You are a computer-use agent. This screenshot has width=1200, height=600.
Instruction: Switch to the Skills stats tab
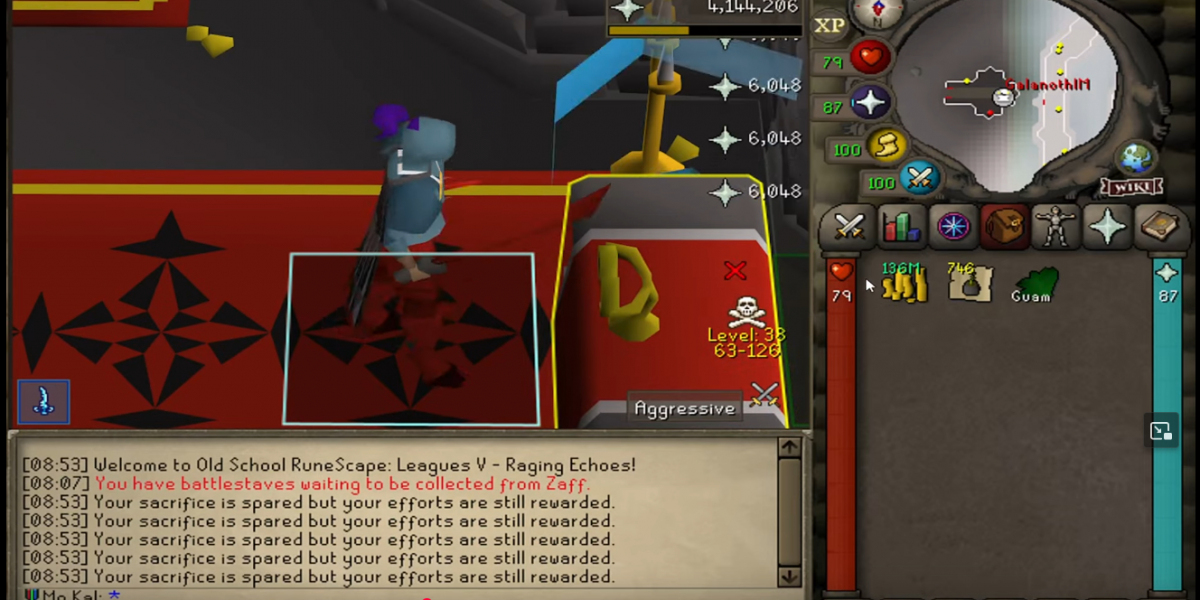(x=900, y=228)
